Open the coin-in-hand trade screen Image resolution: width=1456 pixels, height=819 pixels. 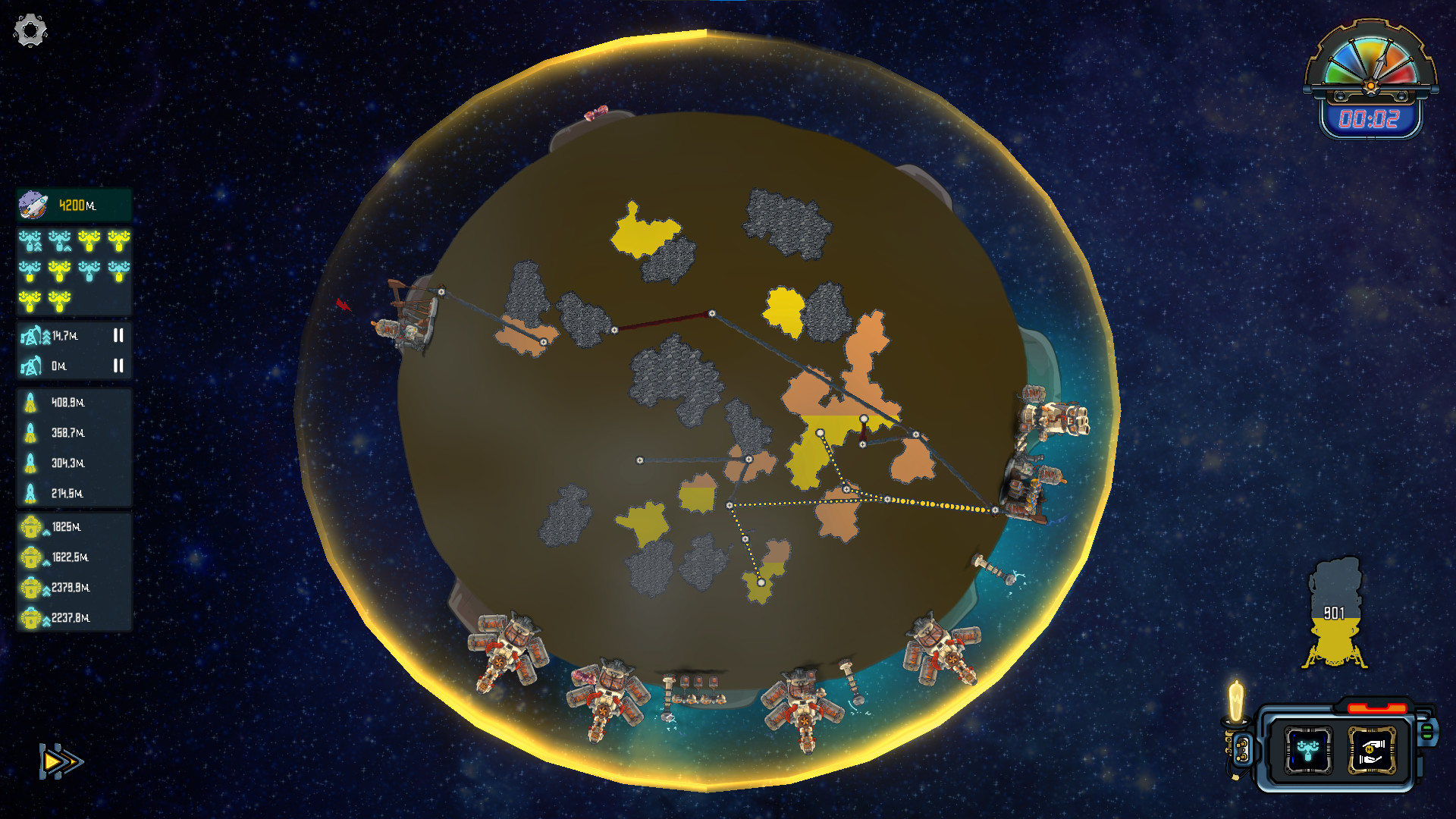(x=1372, y=751)
